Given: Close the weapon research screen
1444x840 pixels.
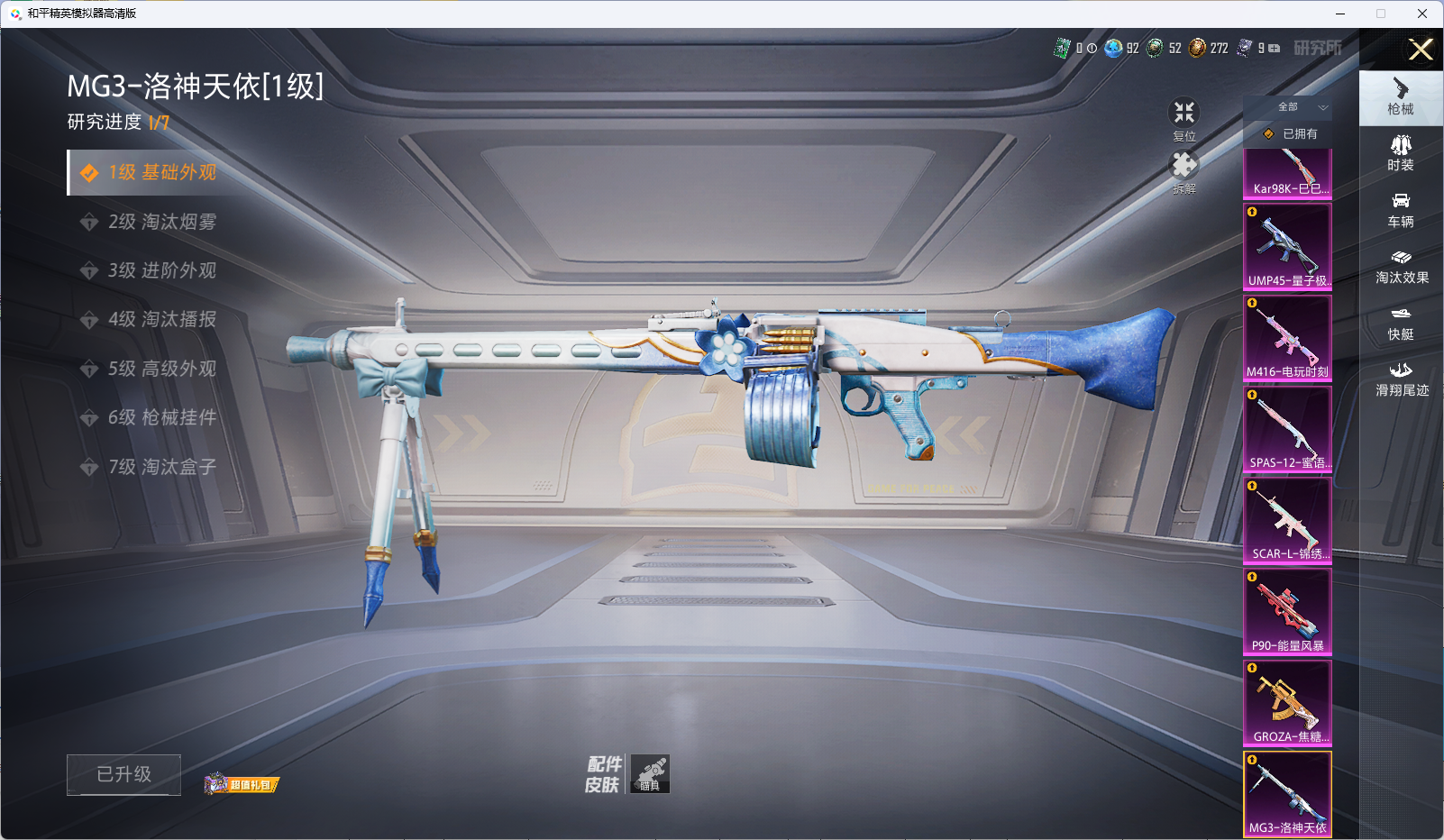Looking at the screenshot, I should pyautogui.click(x=1421, y=50).
